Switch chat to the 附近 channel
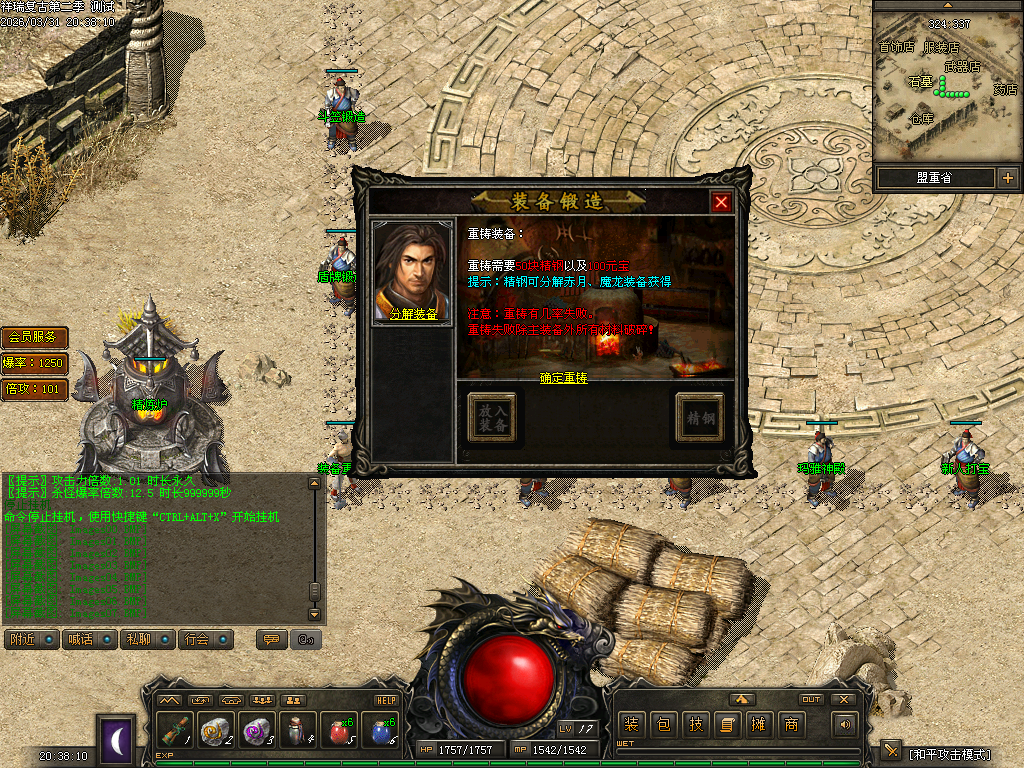The image size is (1024, 768). (30, 639)
